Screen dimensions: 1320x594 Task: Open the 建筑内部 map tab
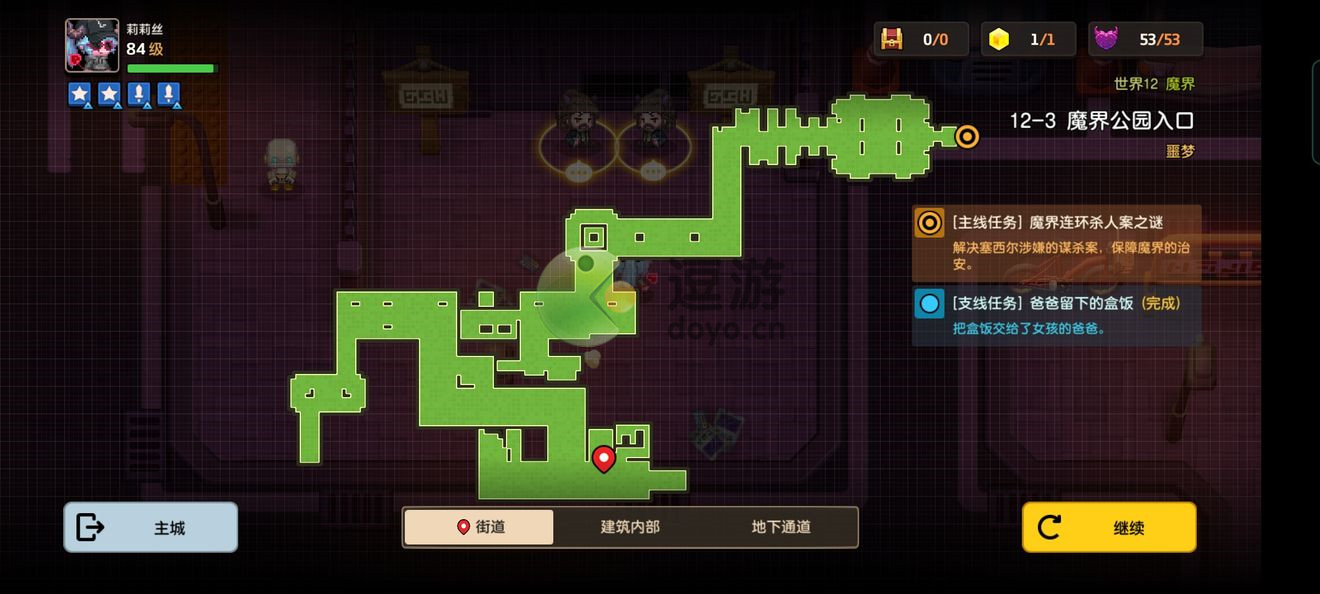coord(630,527)
